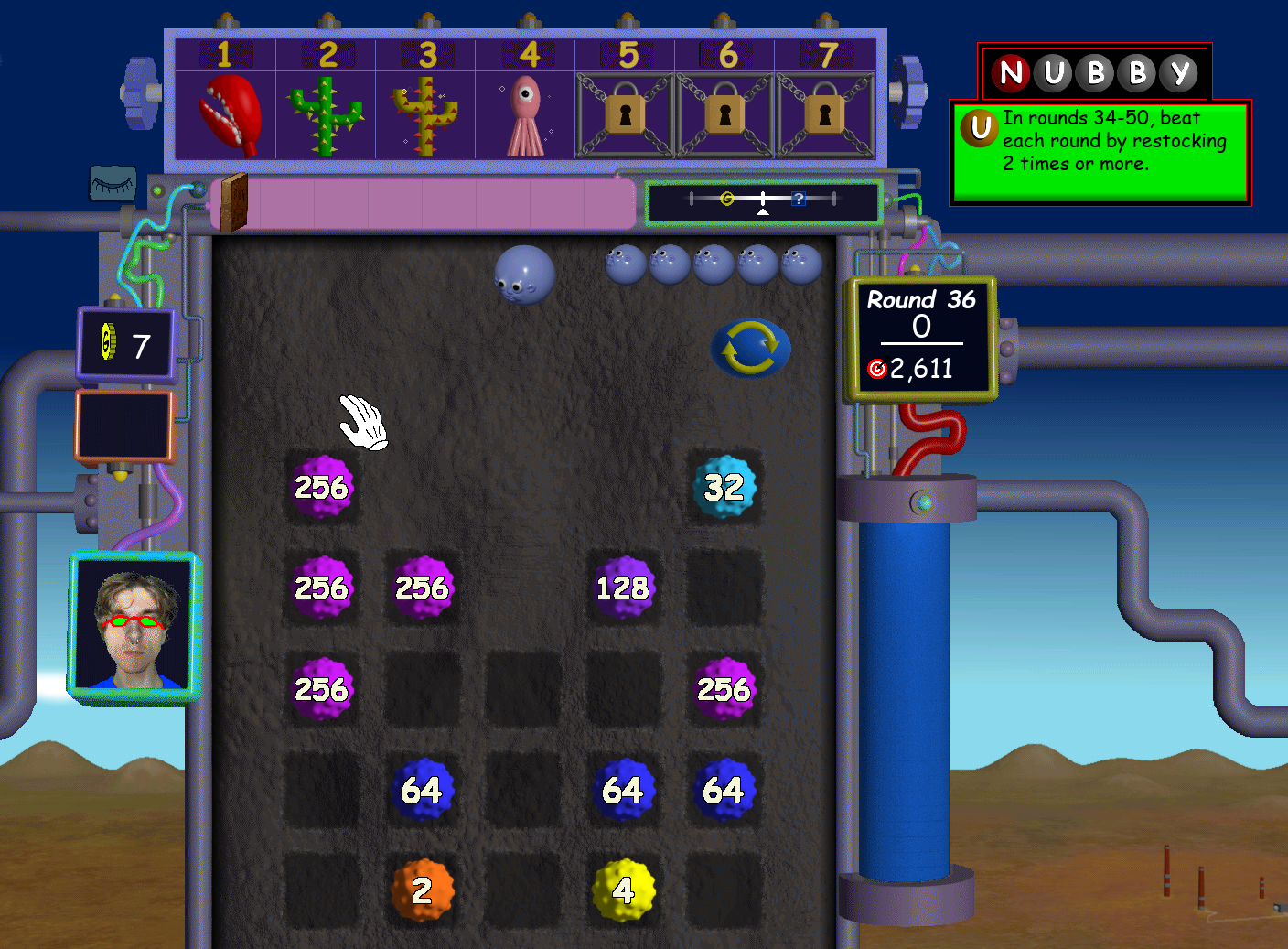Click the orange 2 gem at the bottom

point(423,890)
